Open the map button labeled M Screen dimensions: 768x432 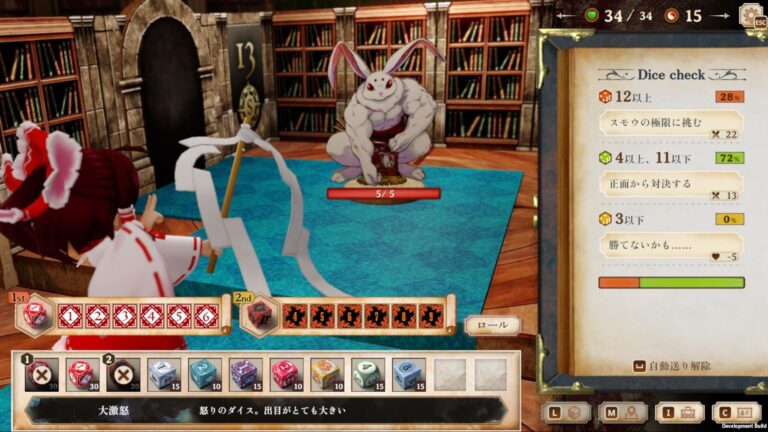(621, 411)
